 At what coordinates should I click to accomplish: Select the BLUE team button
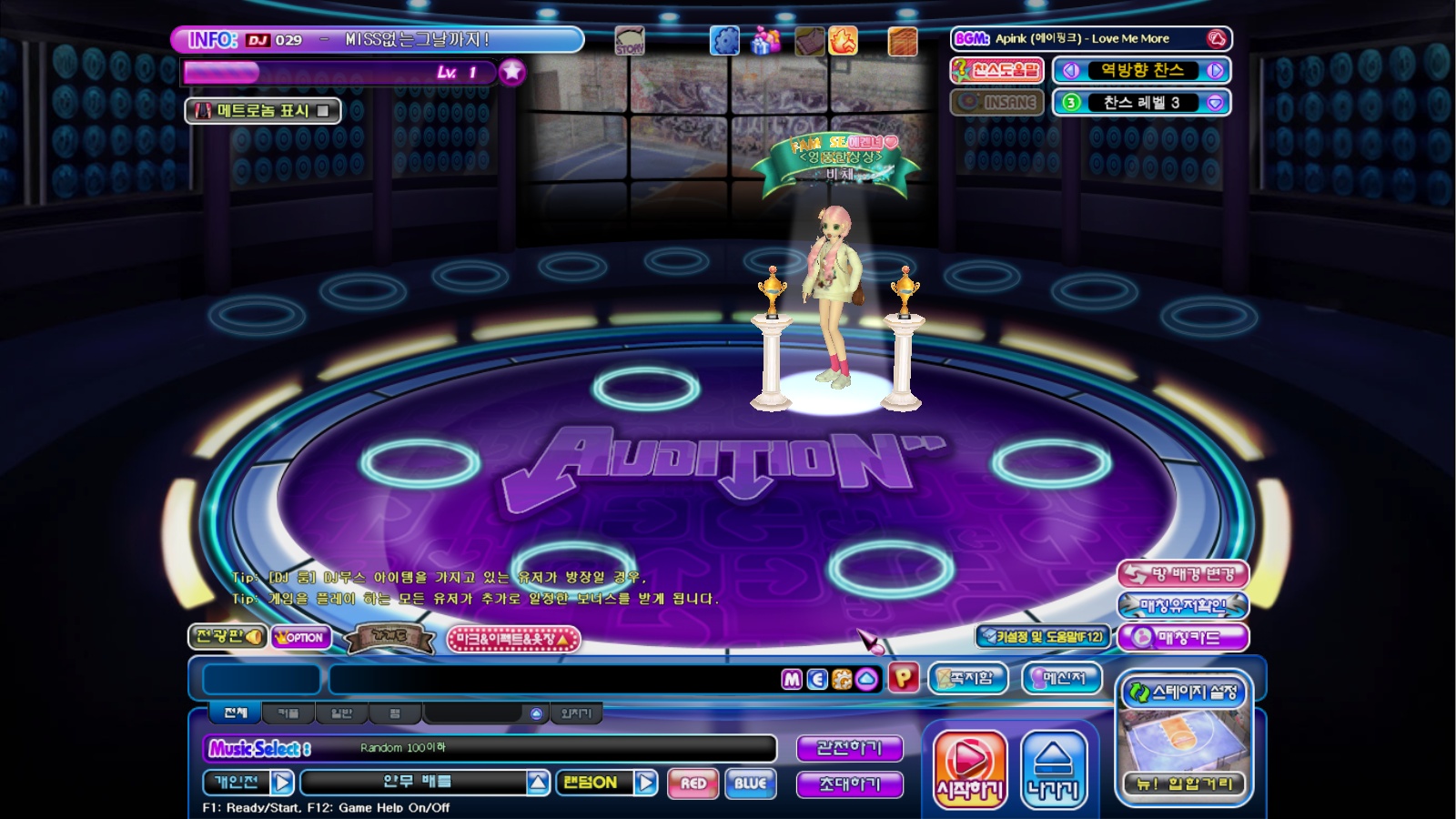click(750, 784)
